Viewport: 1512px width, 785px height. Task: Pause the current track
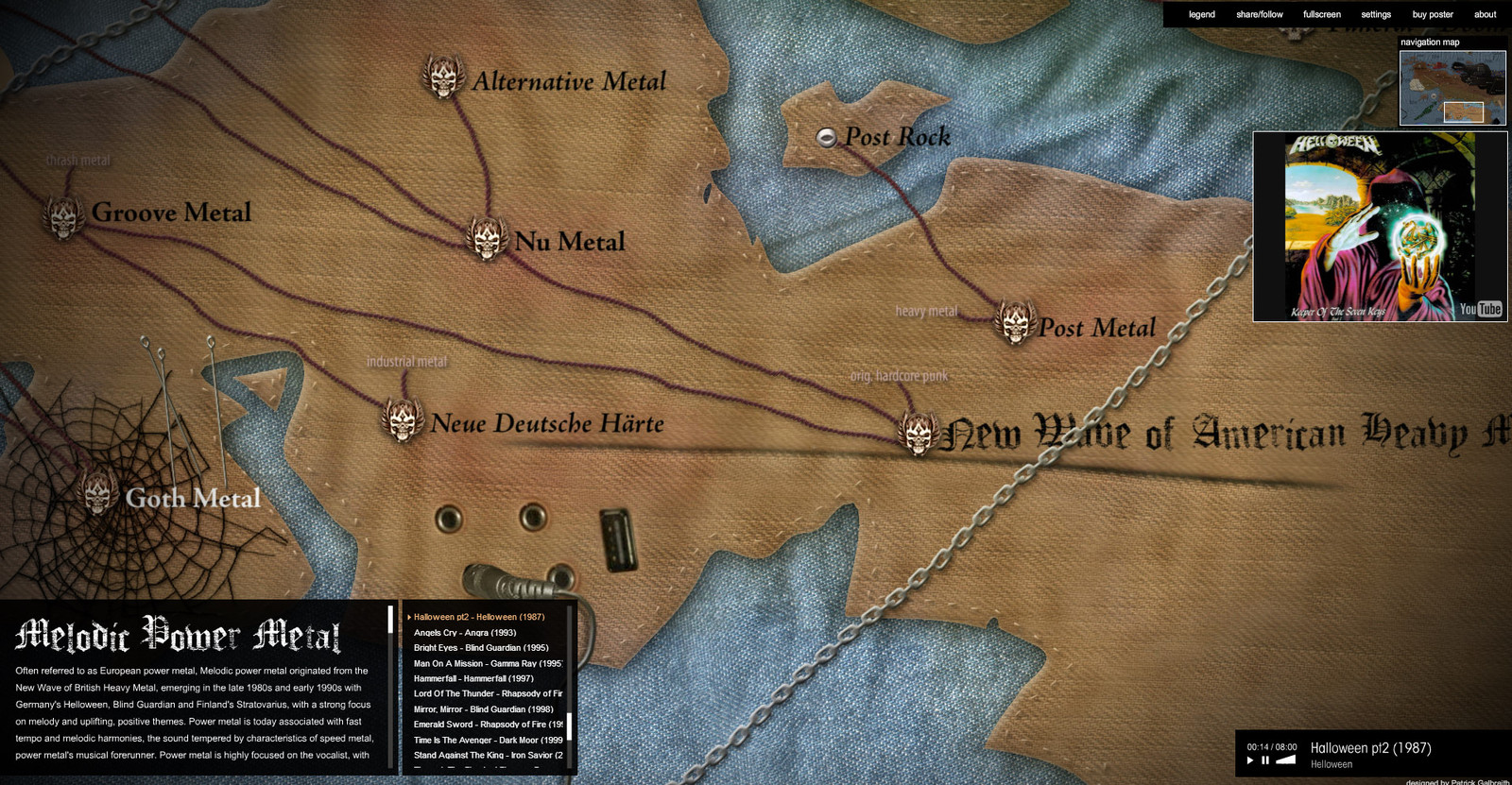(x=1265, y=760)
